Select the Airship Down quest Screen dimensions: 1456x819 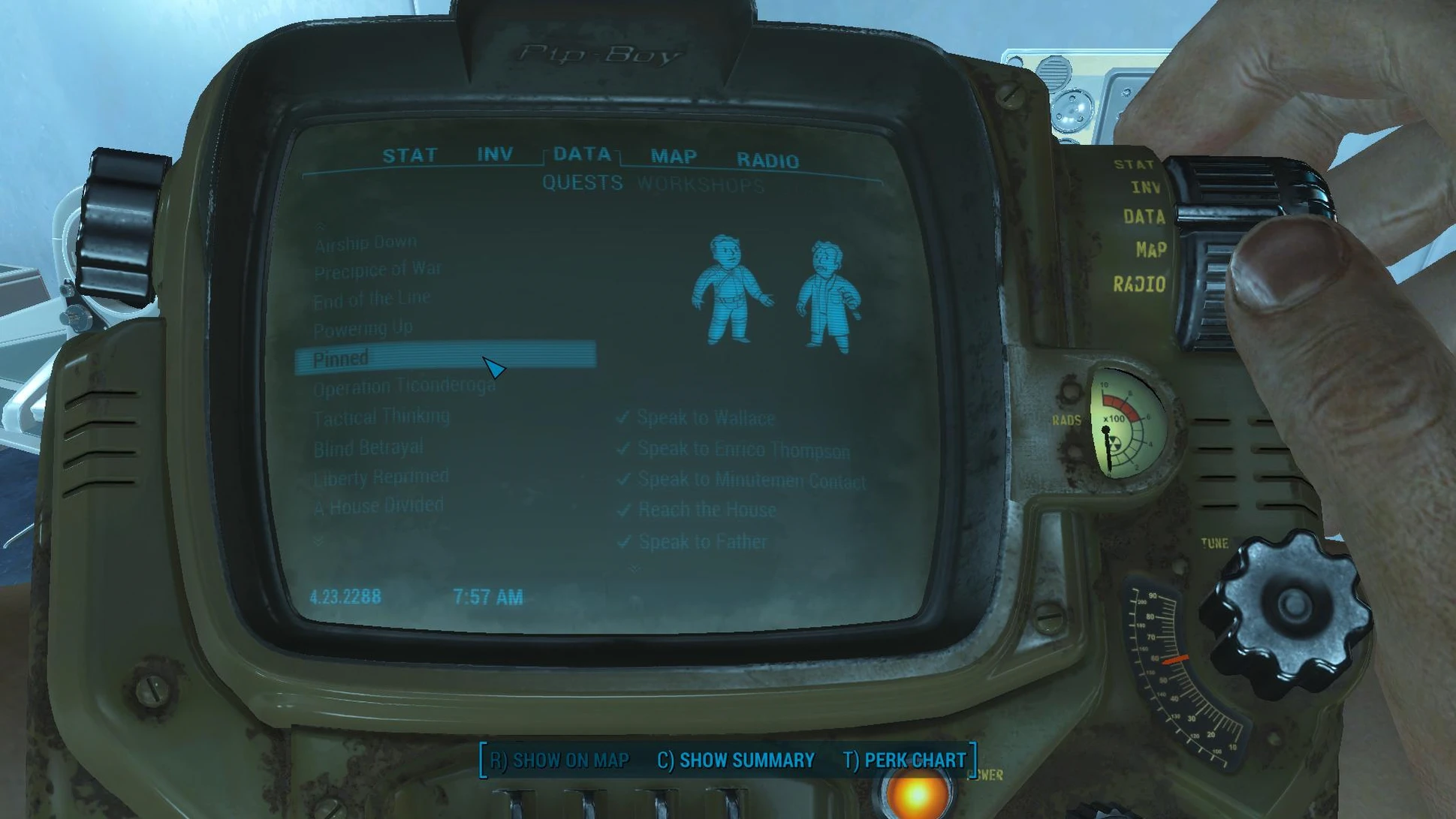(x=366, y=243)
